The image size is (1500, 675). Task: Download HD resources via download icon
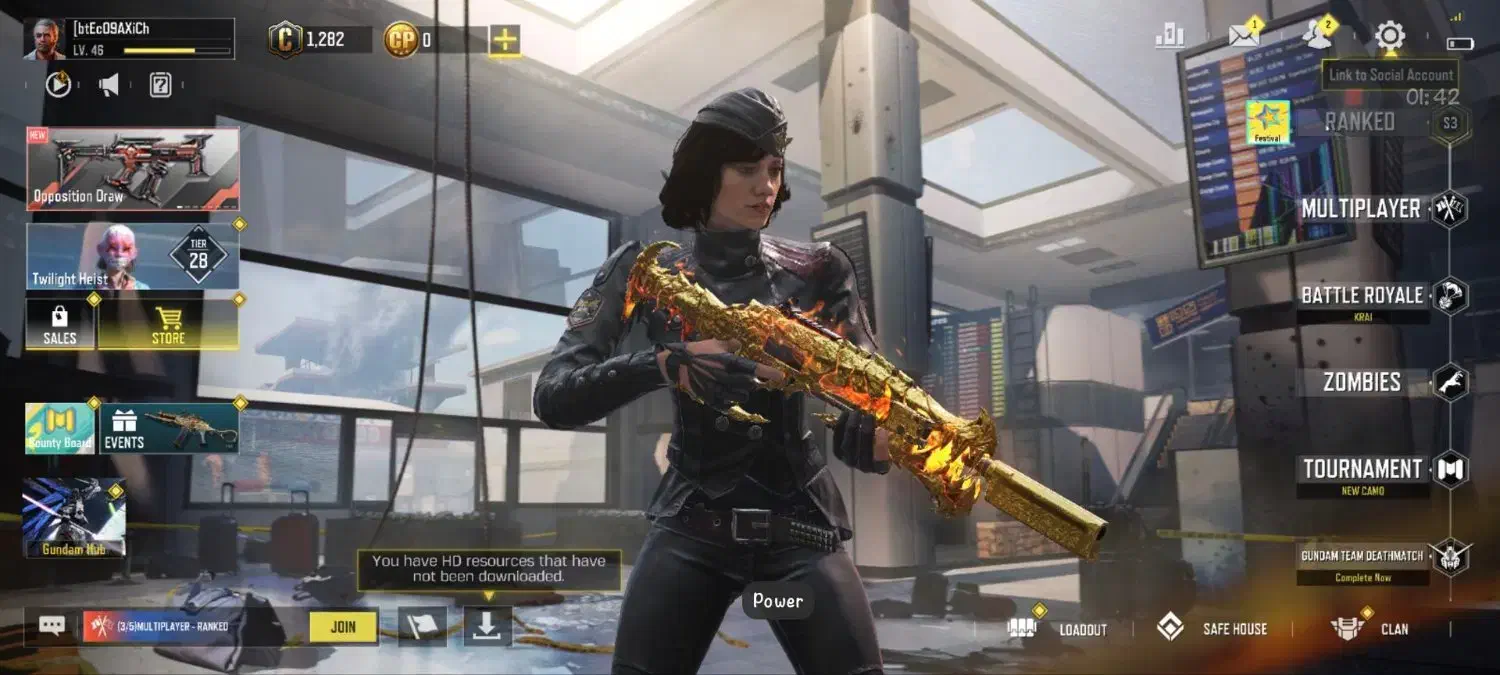(x=487, y=626)
